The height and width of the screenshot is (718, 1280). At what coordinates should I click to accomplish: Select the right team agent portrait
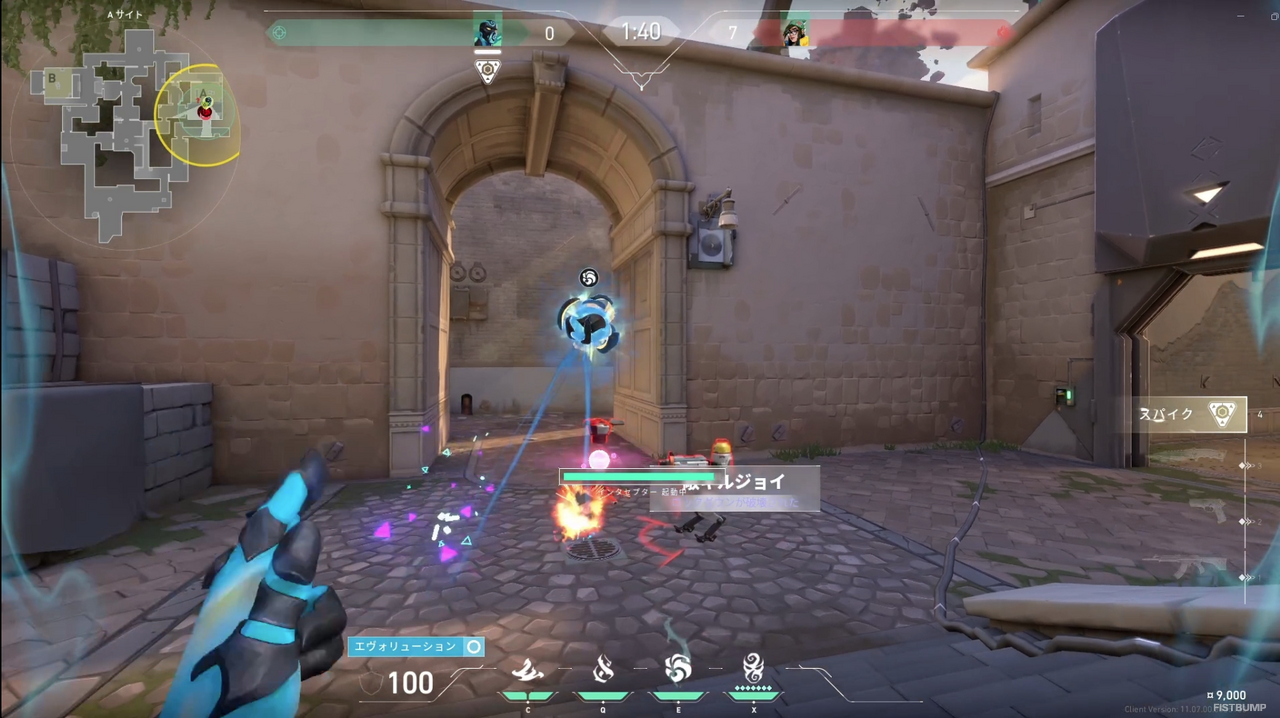click(x=795, y=33)
